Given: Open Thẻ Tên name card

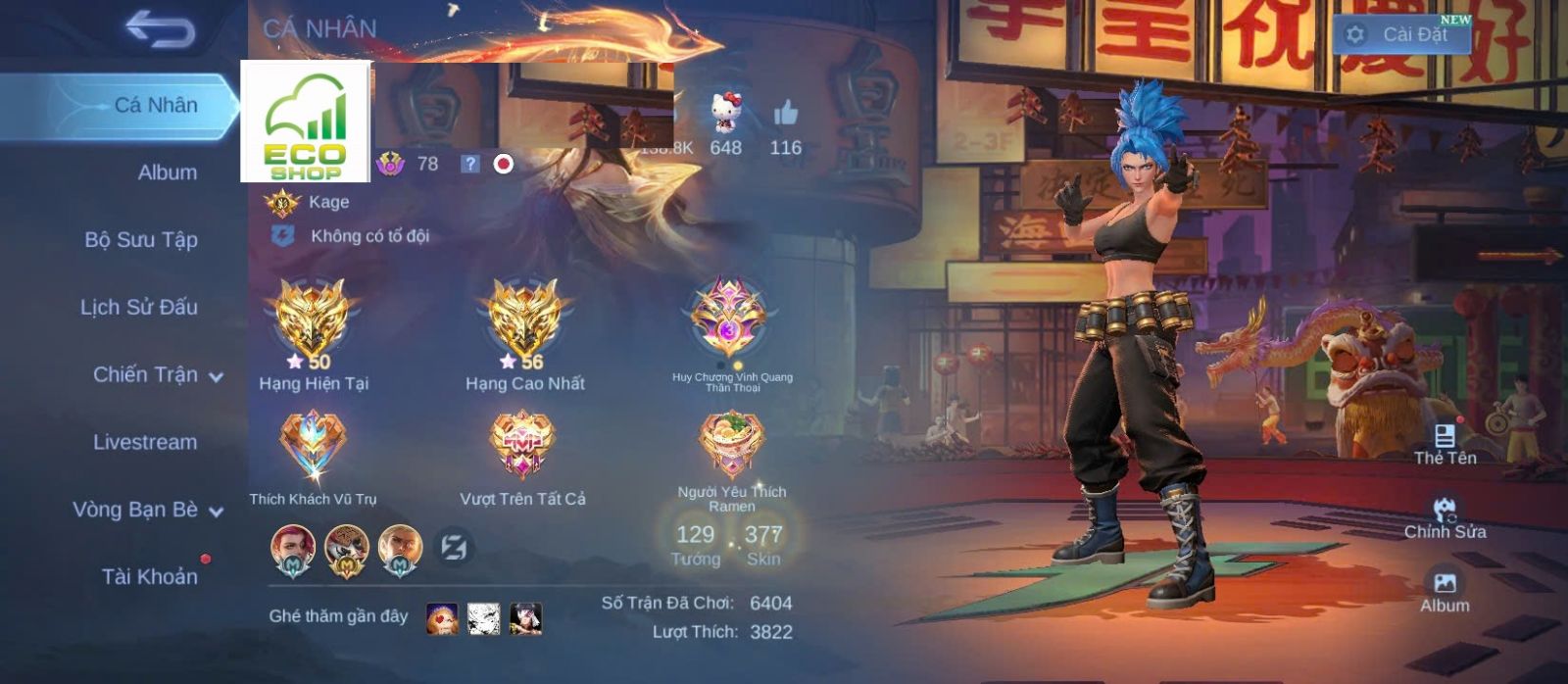Looking at the screenshot, I should pyautogui.click(x=1445, y=444).
